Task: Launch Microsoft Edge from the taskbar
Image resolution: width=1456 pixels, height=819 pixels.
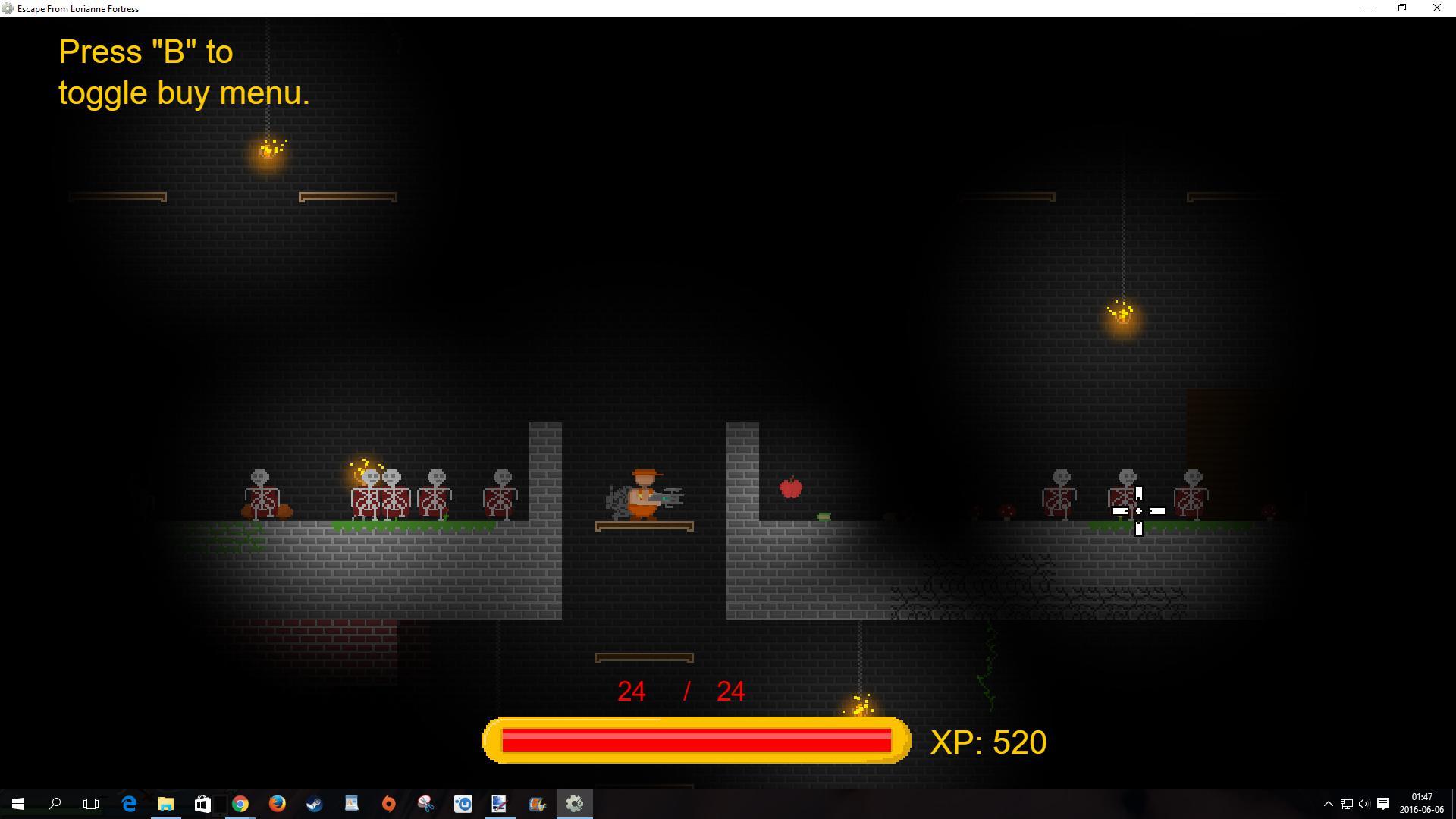Action: pos(128,803)
